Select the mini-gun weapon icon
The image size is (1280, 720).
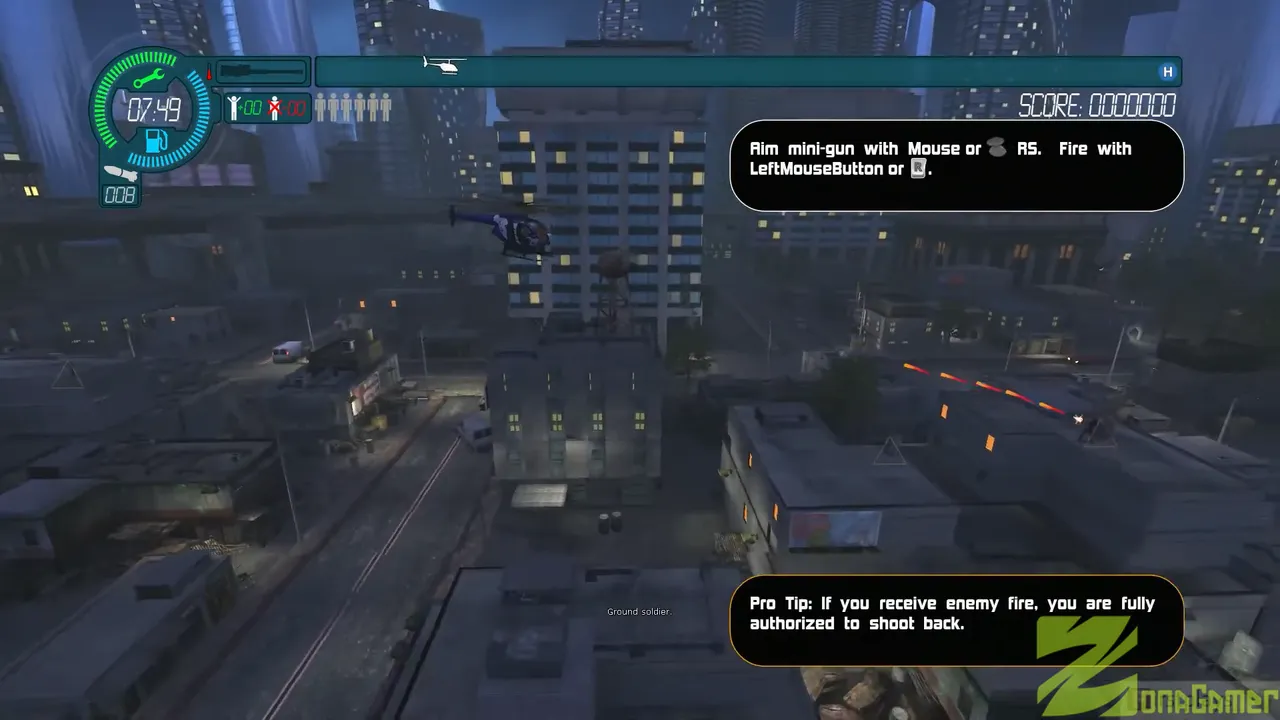[x=262, y=72]
